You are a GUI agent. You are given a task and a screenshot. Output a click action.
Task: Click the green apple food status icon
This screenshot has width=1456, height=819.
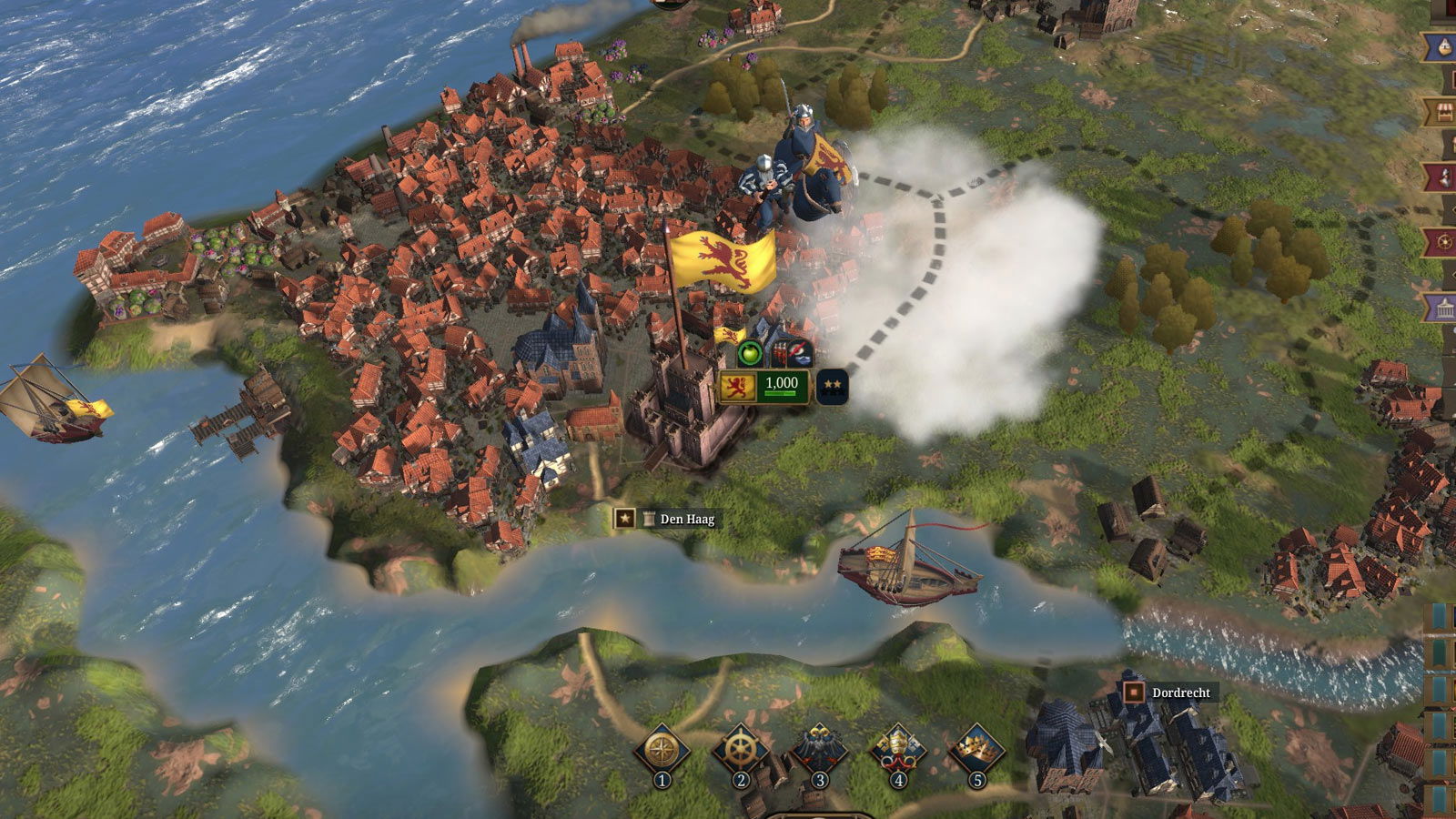(750, 353)
